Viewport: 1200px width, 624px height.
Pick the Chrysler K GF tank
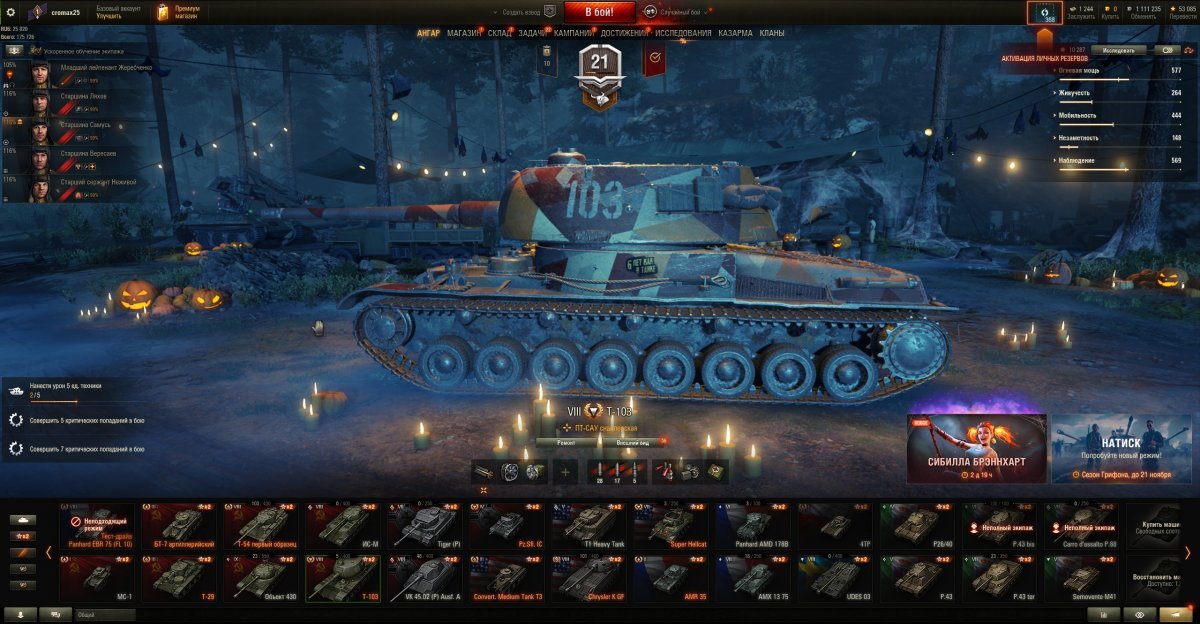point(590,578)
